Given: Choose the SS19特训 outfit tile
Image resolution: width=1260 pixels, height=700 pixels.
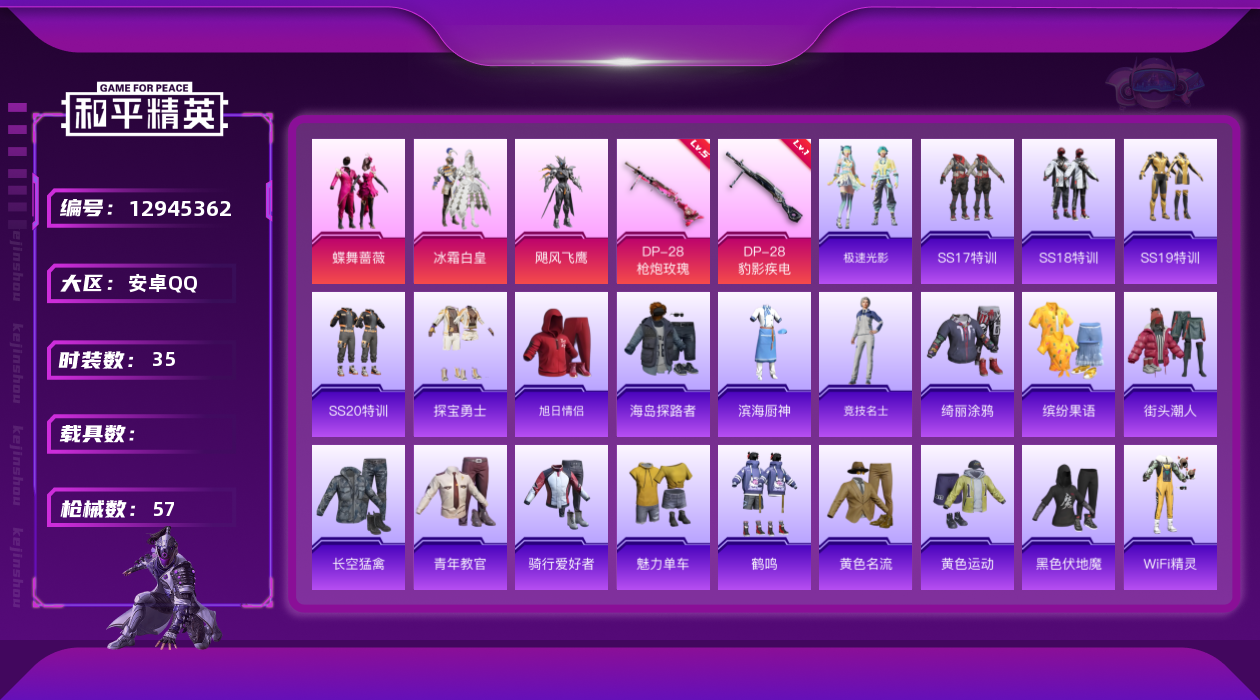Looking at the screenshot, I should (x=1170, y=211).
